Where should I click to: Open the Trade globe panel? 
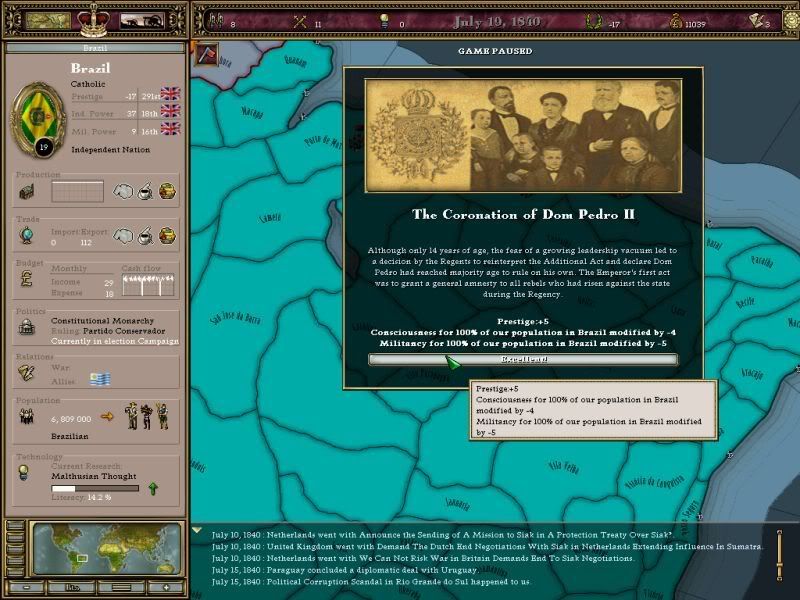coord(26,234)
